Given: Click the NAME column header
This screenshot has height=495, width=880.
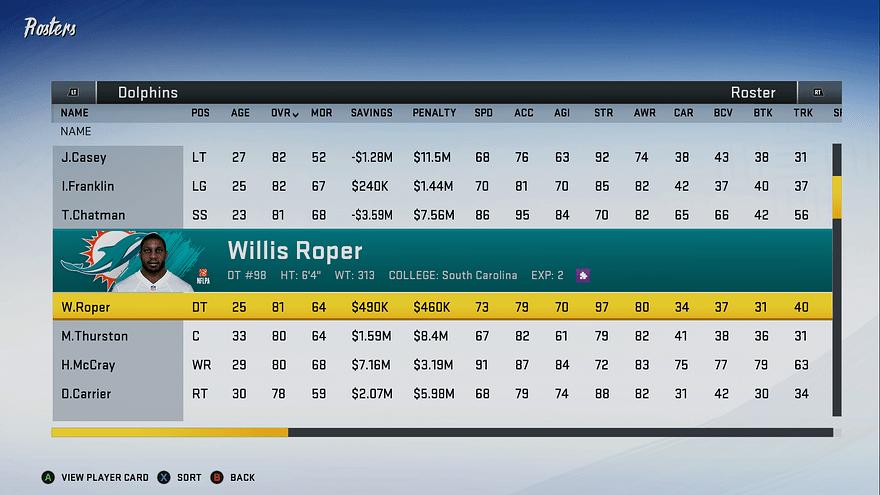Looking at the screenshot, I should pyautogui.click(x=75, y=113).
